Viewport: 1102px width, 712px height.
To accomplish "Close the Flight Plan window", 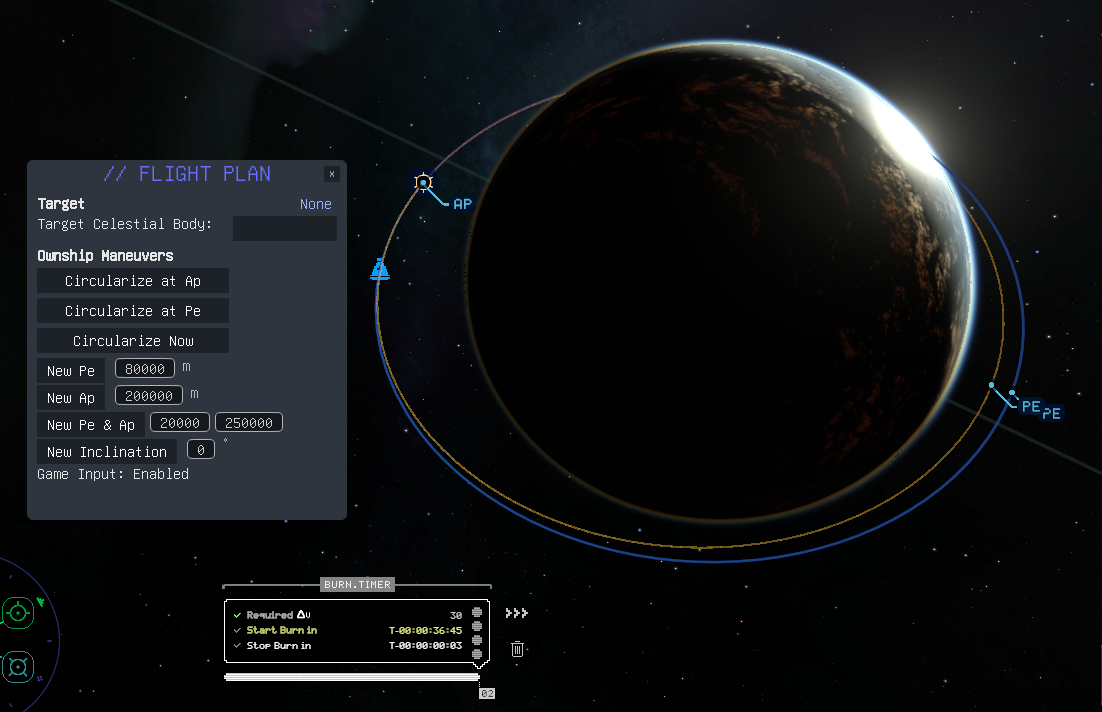I will point(332,174).
